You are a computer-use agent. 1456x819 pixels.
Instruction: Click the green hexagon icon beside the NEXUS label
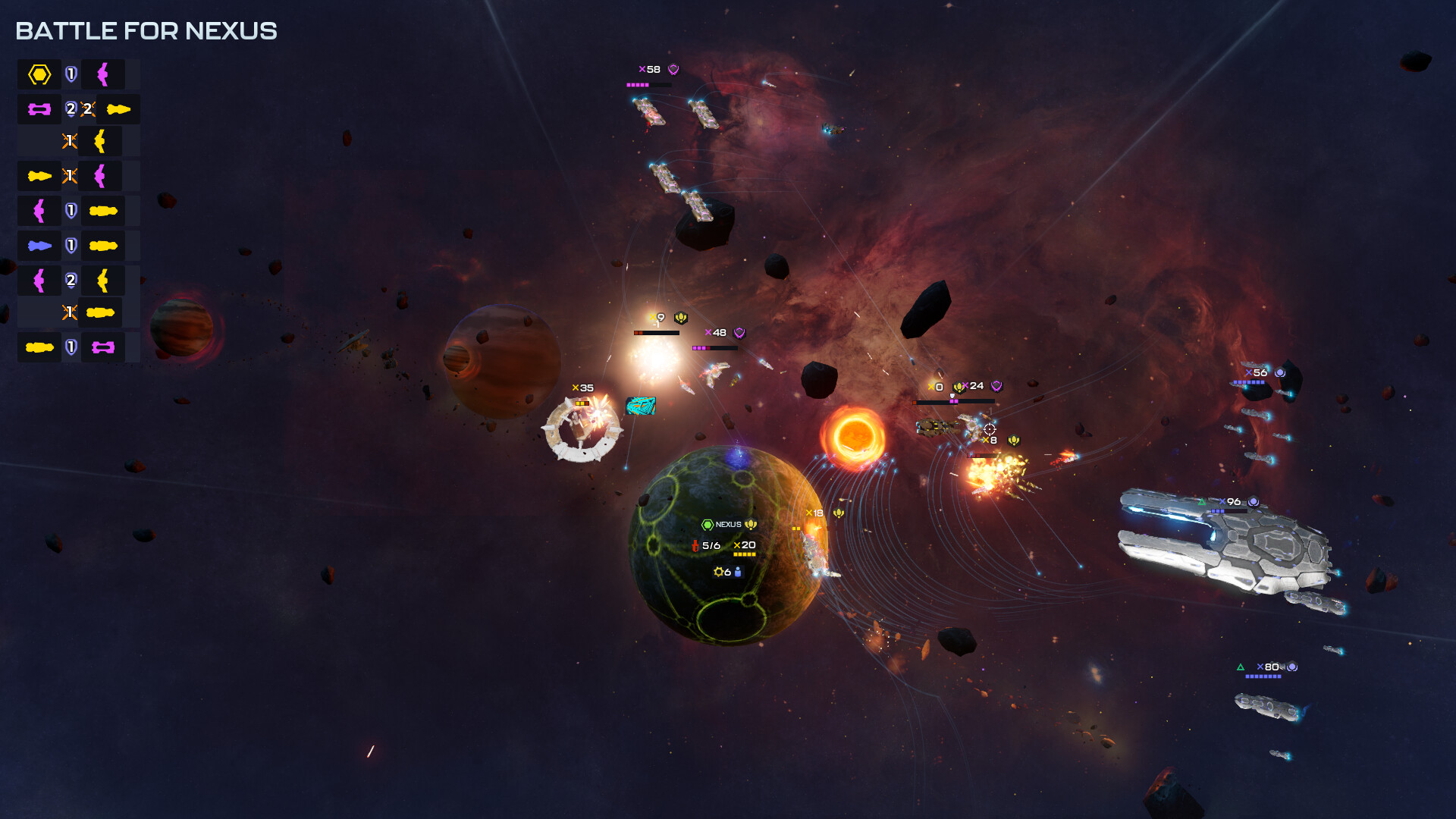[708, 523]
